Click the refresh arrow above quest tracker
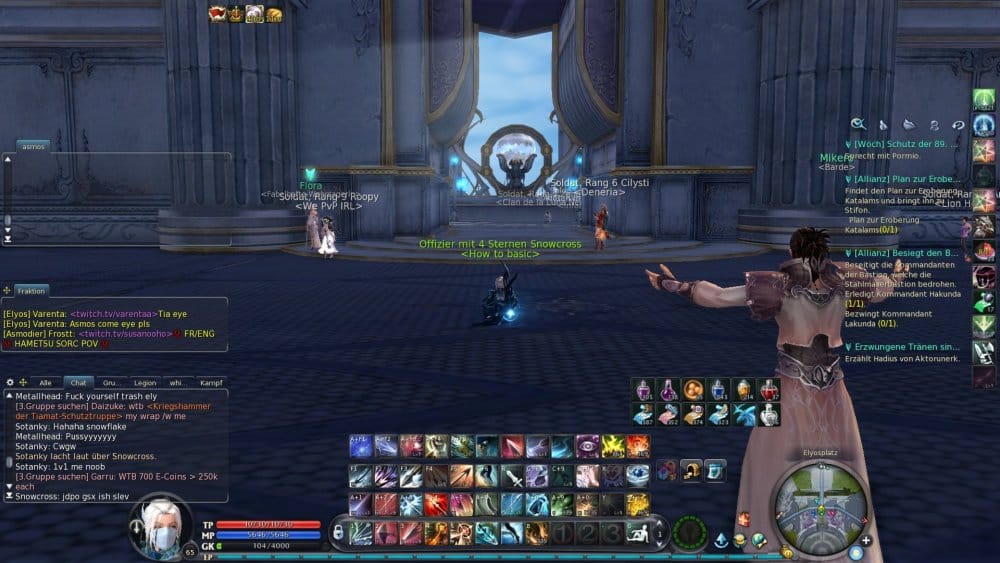The image size is (1000, 563). tap(958, 125)
